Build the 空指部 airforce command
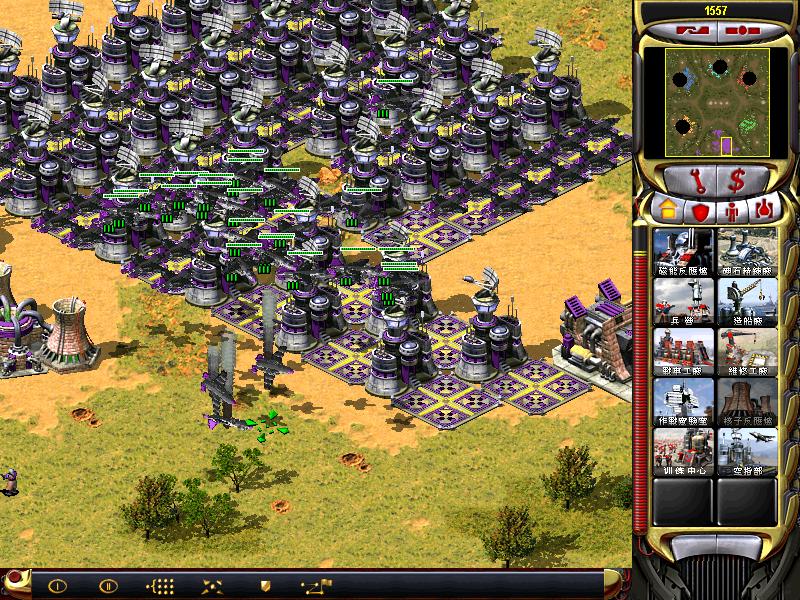Viewport: 800px width, 600px height. 747,451
